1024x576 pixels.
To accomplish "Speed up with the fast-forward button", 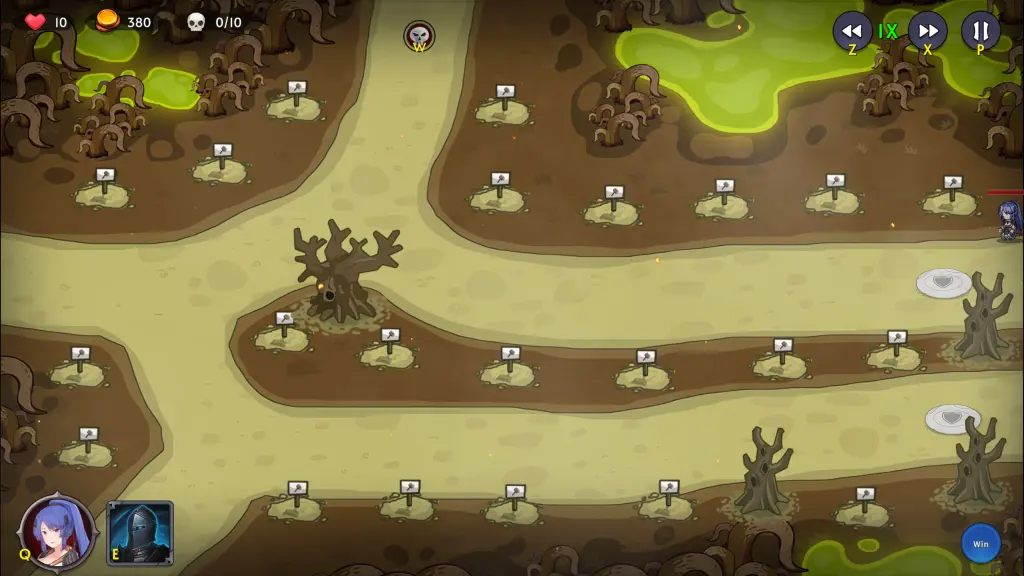I will coord(927,30).
